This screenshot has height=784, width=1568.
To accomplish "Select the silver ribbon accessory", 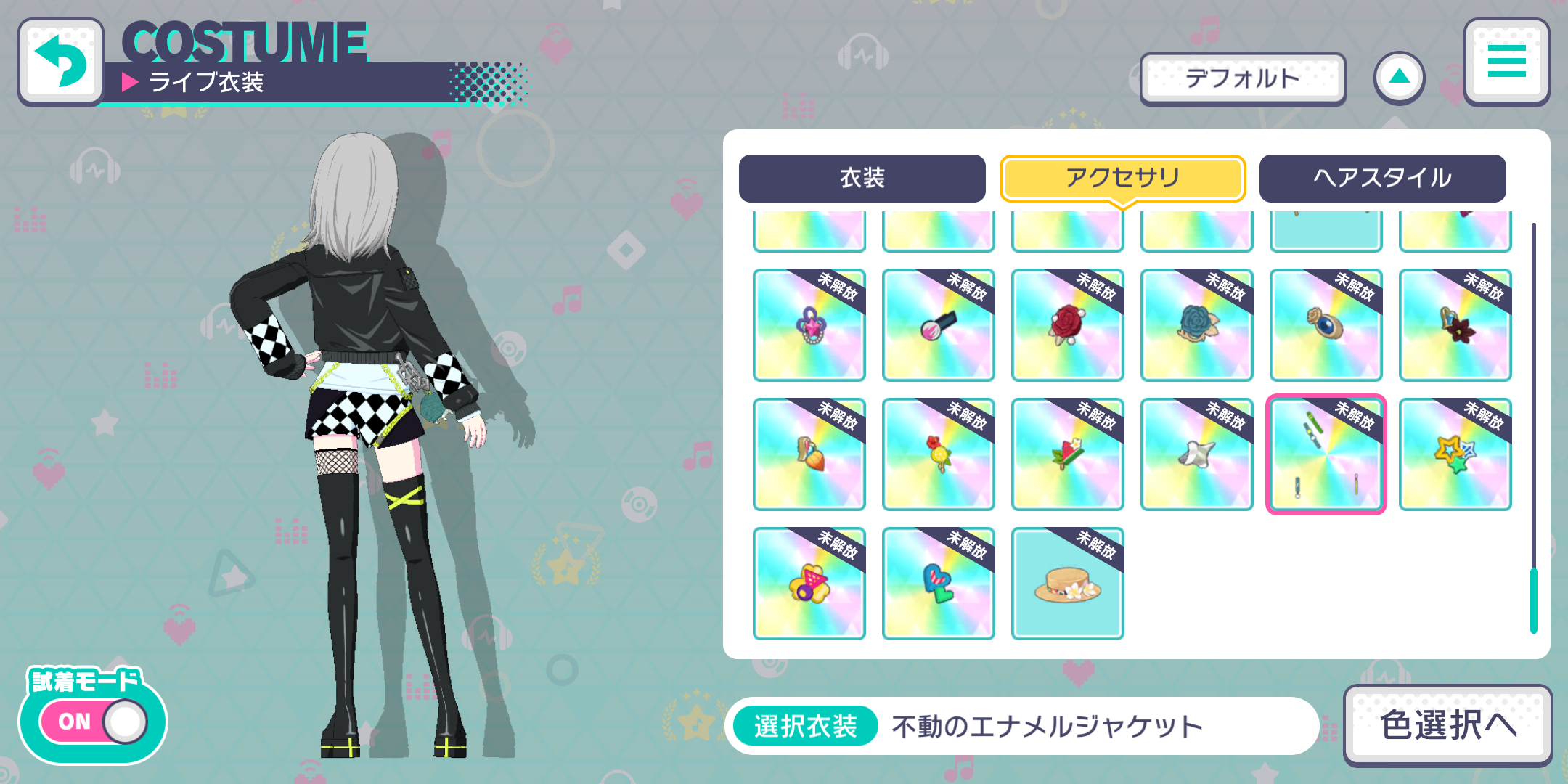I will pyautogui.click(x=1196, y=454).
